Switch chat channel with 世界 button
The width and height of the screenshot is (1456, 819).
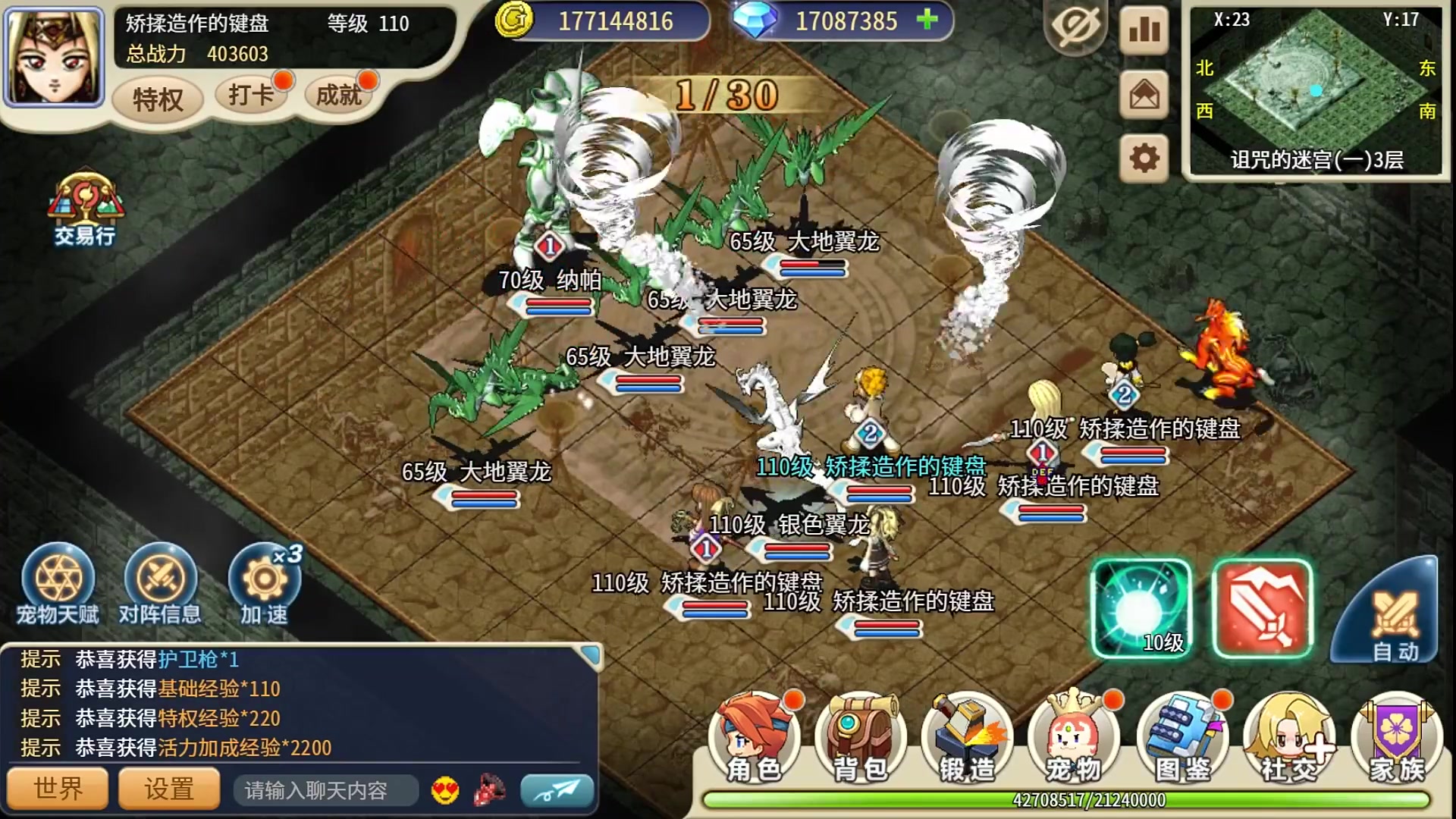pyautogui.click(x=58, y=789)
